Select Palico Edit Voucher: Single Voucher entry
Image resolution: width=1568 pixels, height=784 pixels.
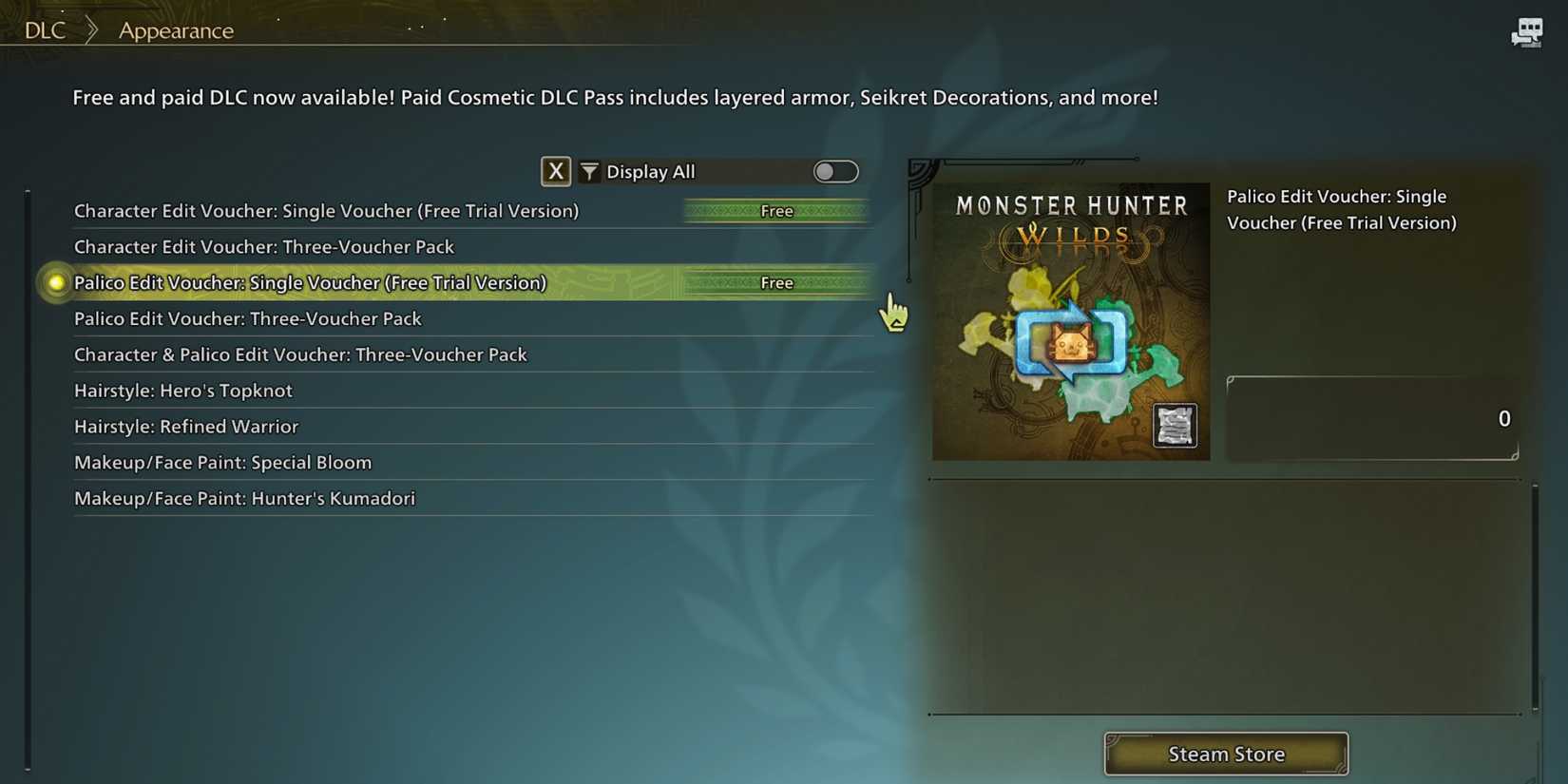pyautogui.click(x=310, y=282)
